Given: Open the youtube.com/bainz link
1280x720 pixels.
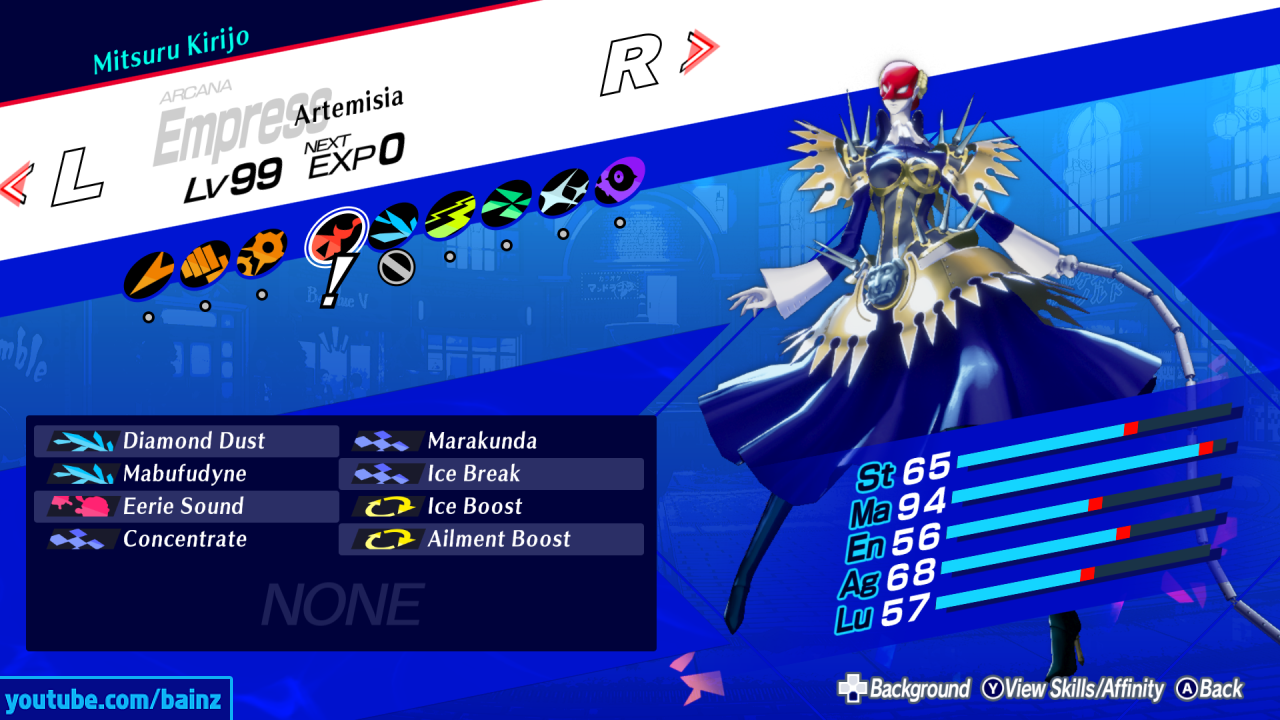Looking at the screenshot, I should coord(113,701).
